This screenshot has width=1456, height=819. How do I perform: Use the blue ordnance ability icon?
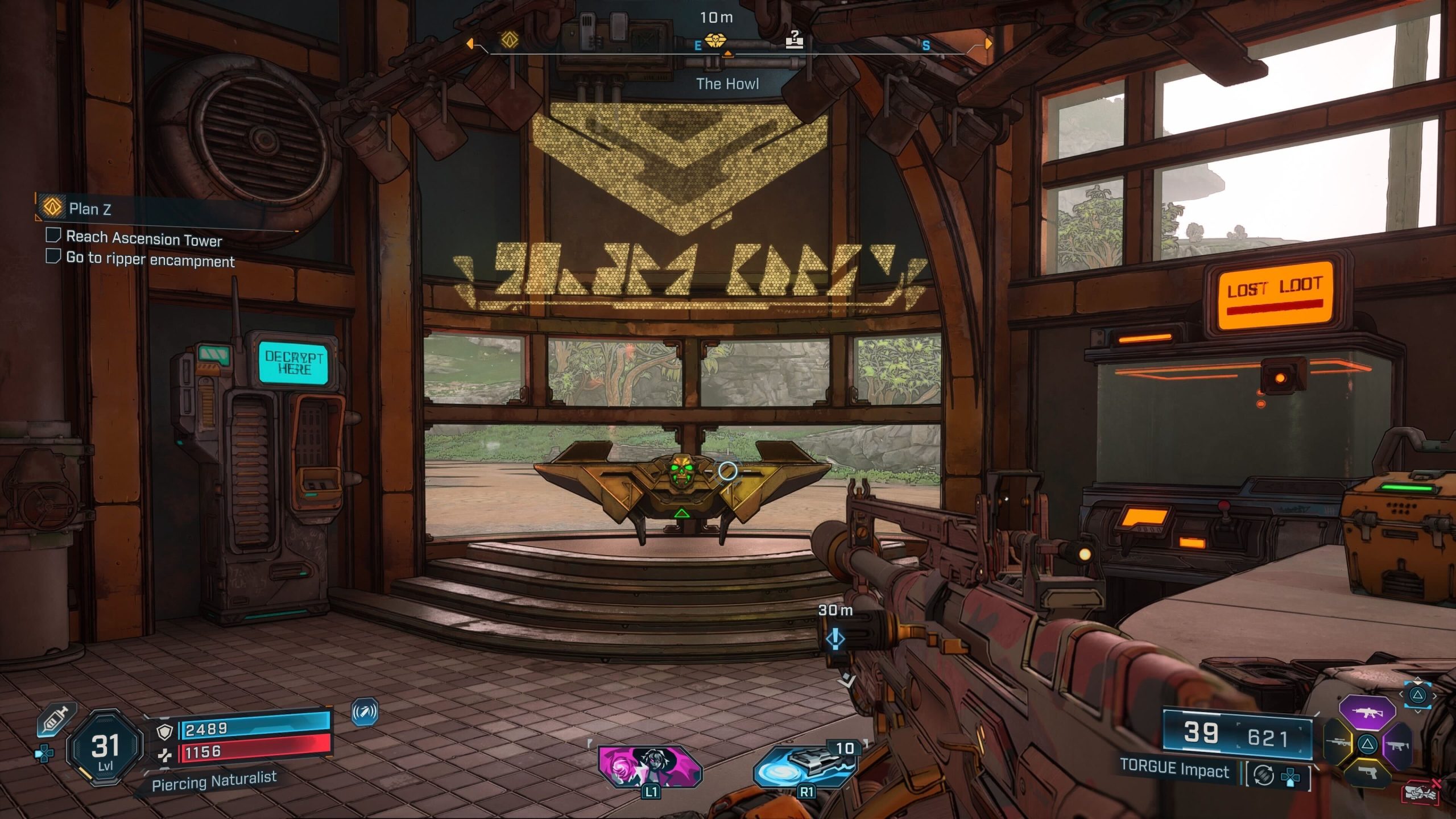[803, 767]
